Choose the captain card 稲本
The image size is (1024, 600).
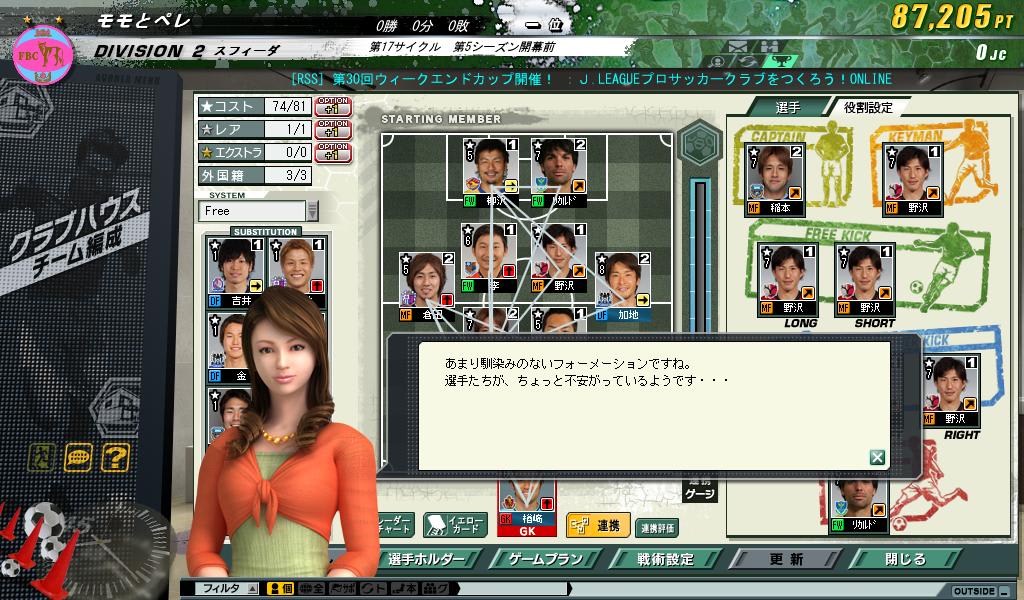(775, 180)
